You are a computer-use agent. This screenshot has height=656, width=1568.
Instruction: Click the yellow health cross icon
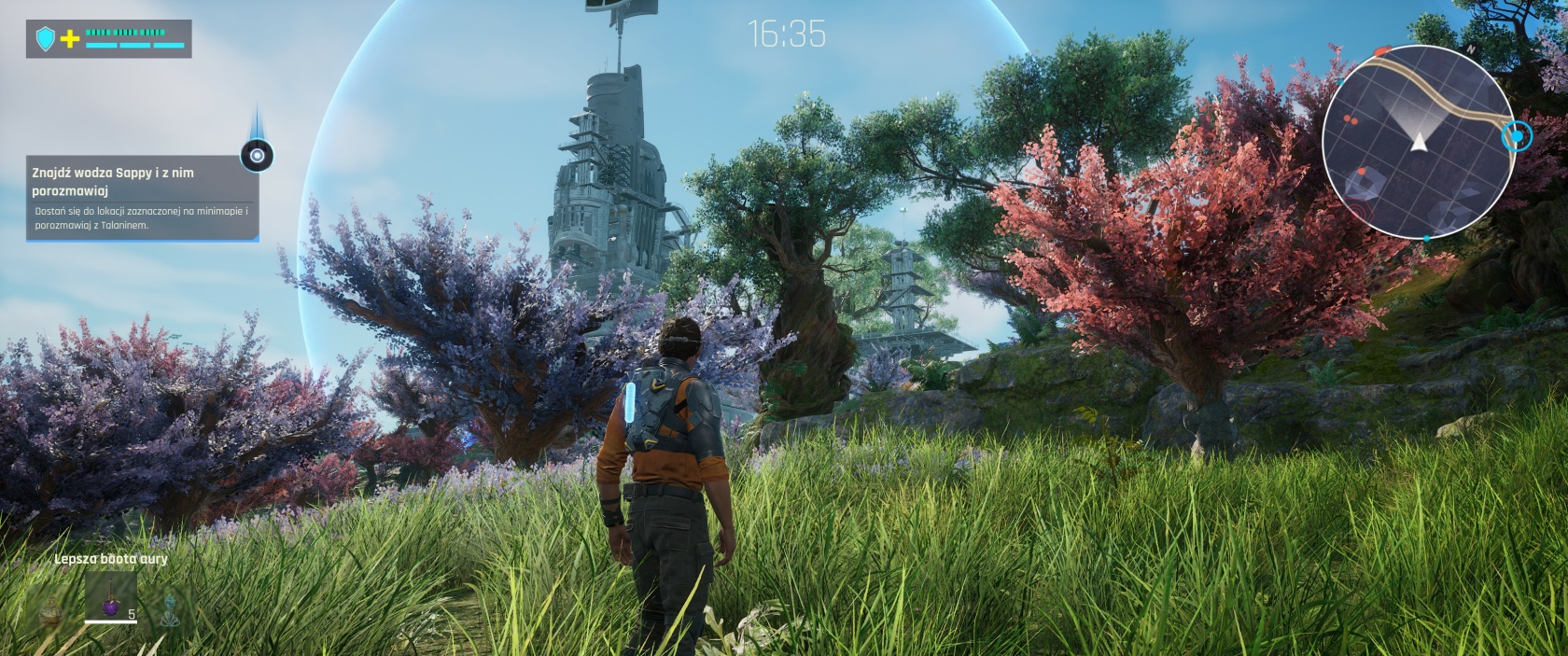[70, 39]
